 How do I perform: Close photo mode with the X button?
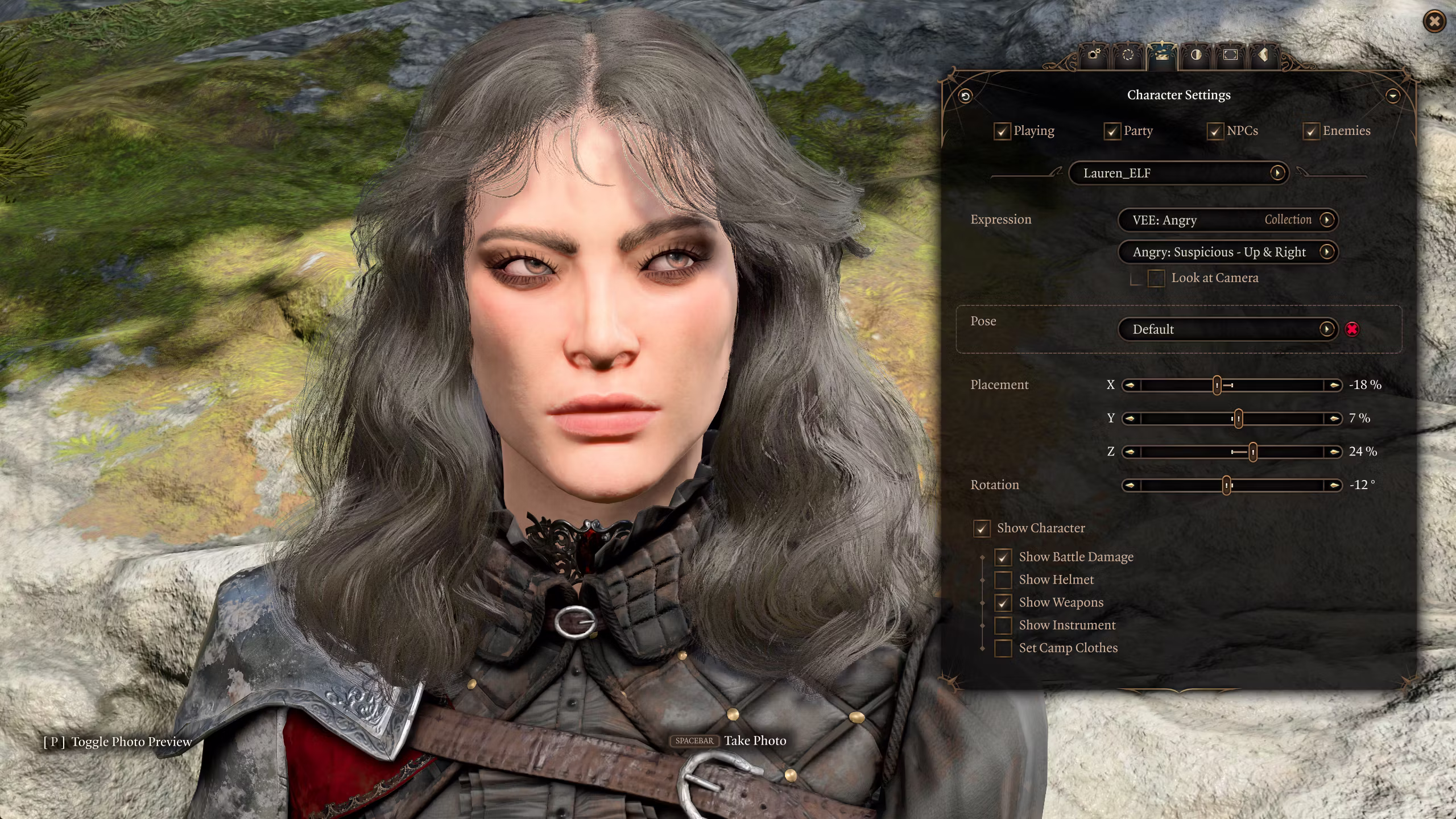pos(1434,22)
